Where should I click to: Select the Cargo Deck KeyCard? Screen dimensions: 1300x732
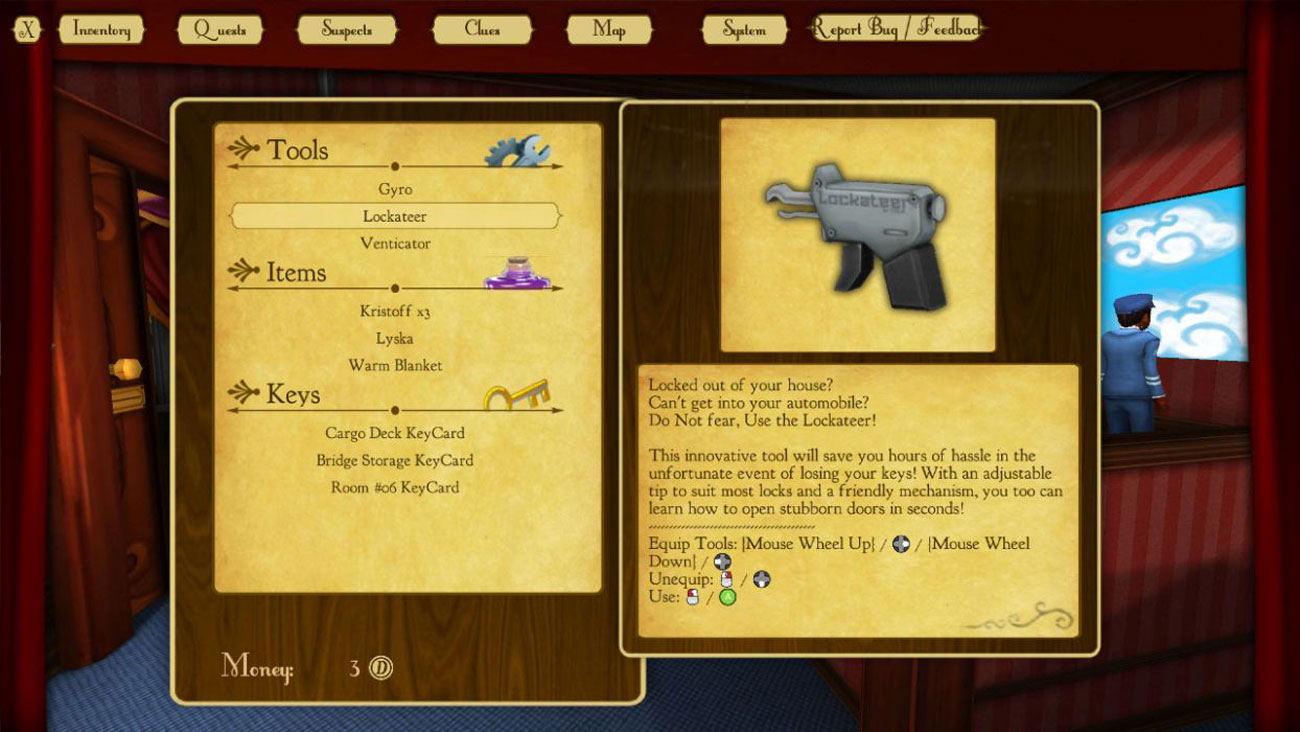coord(395,433)
